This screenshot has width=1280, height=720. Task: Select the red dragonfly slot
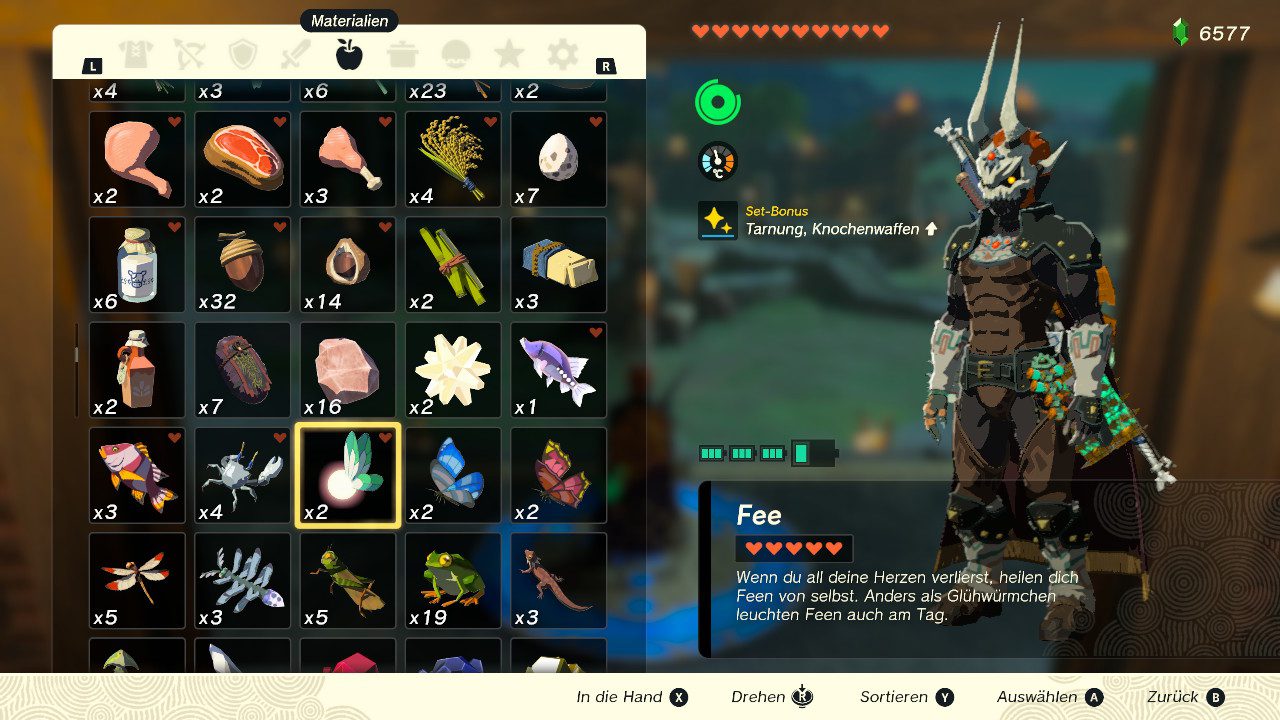tap(137, 580)
